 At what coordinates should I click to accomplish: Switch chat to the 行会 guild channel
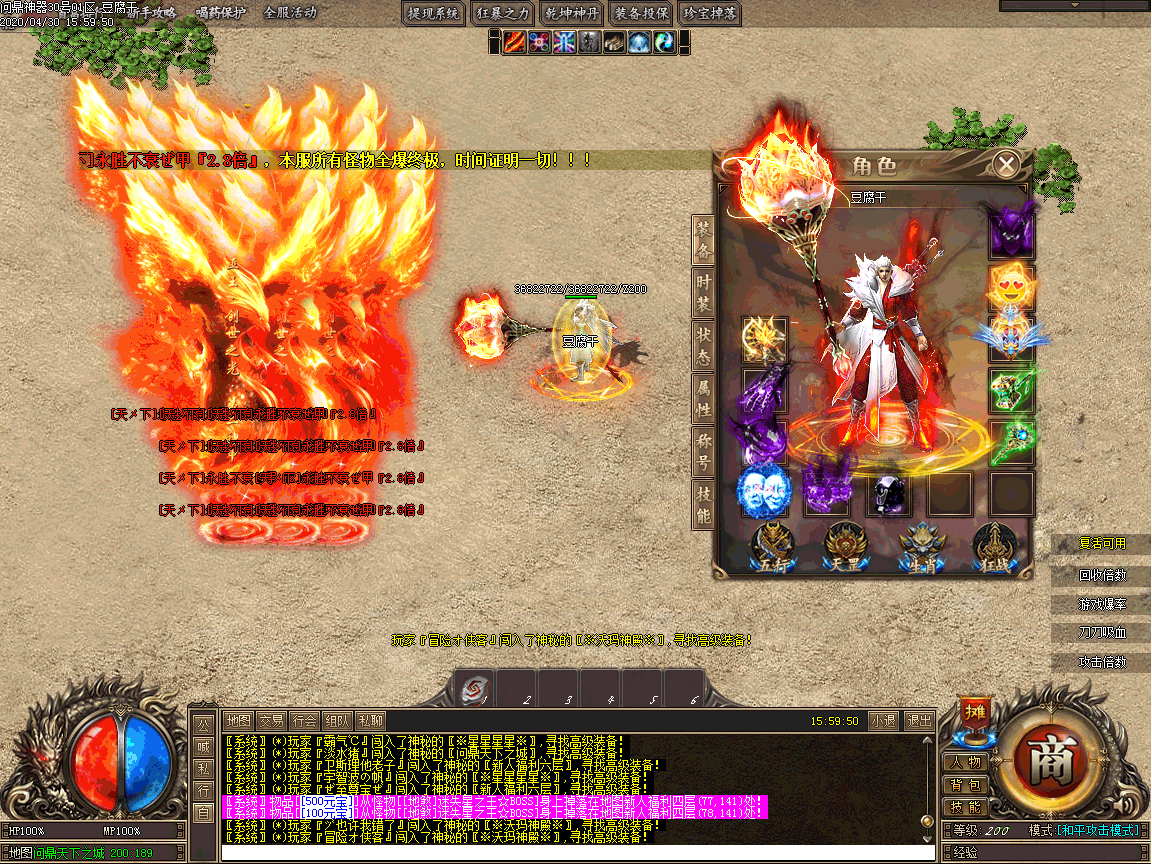click(x=304, y=720)
